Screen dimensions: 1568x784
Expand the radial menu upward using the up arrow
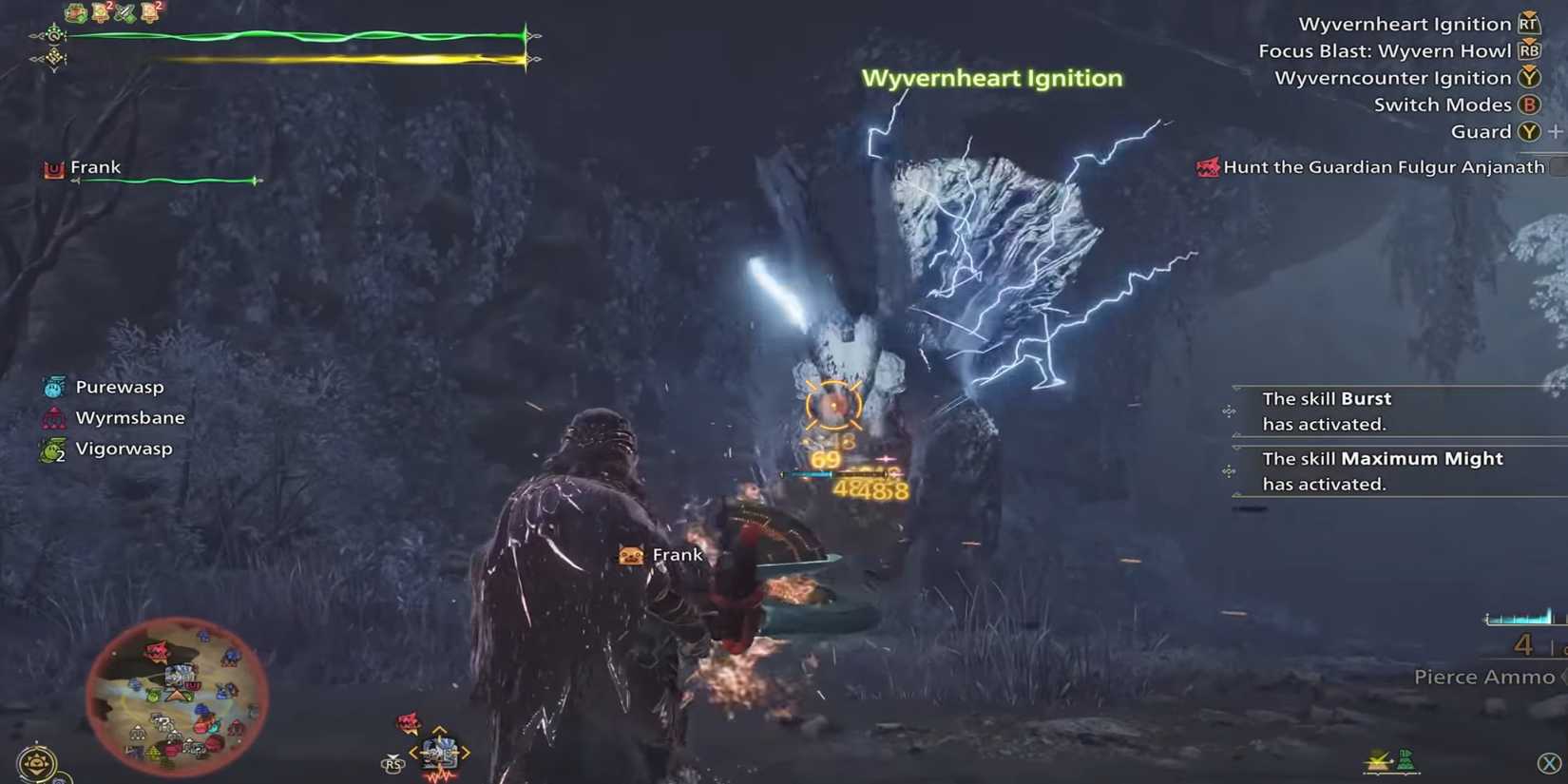pos(439,730)
